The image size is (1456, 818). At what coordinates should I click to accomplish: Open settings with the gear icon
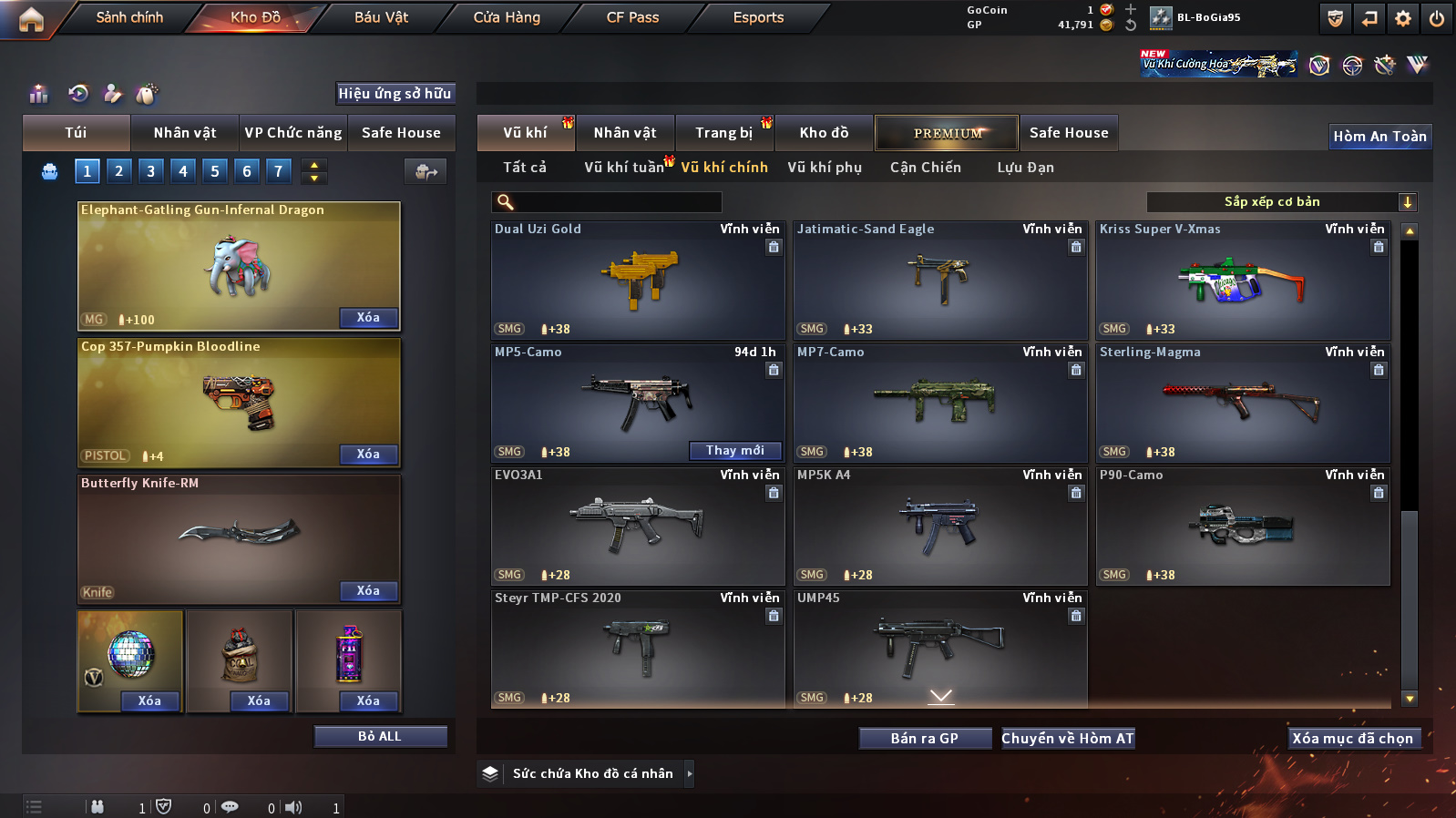pos(1403,18)
